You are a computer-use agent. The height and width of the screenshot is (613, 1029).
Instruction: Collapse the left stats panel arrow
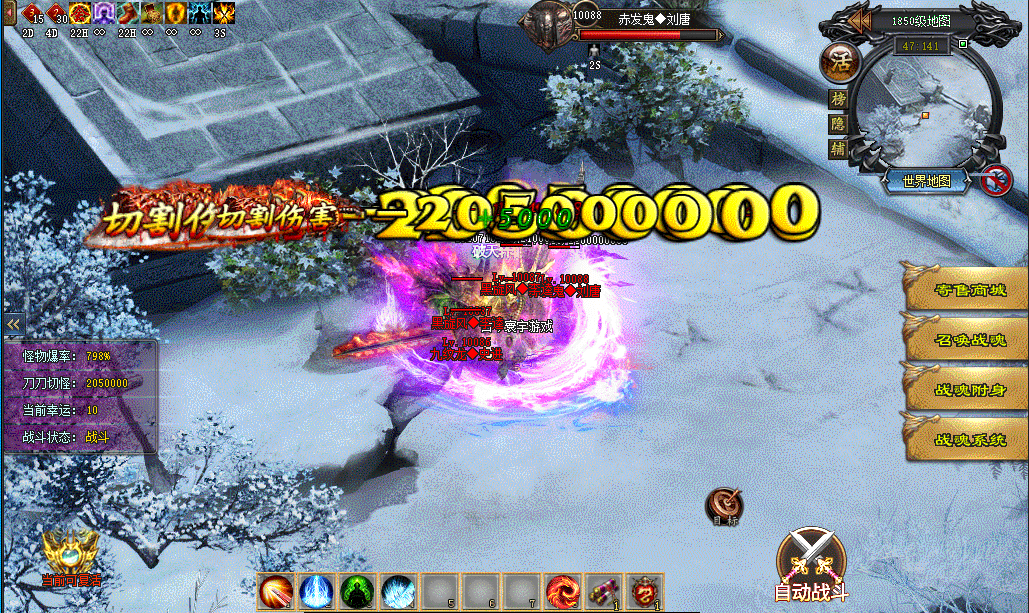(13, 324)
